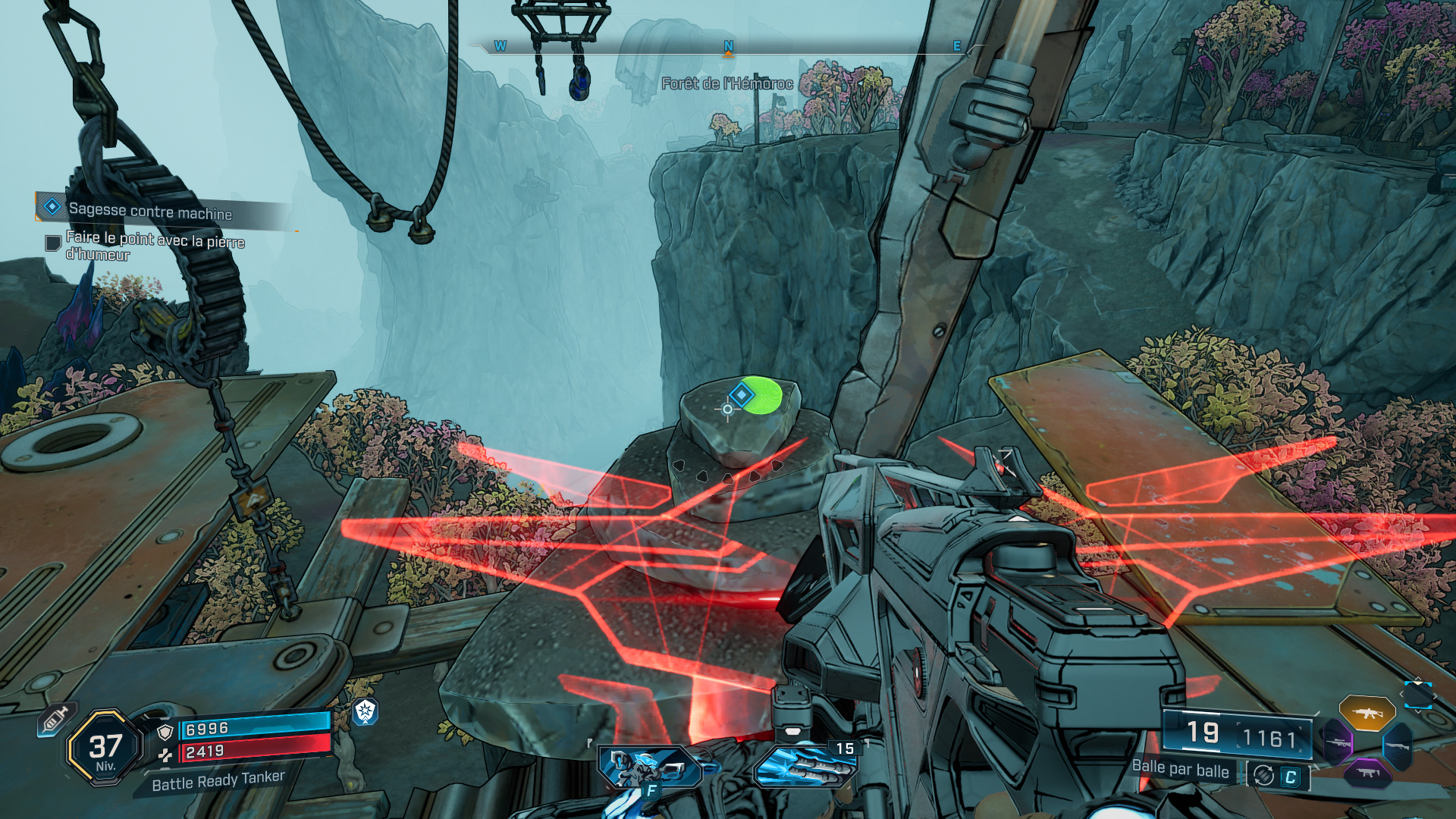Click the blue square selector above weapons
Image resolution: width=1456 pixels, height=819 pixels.
pyautogui.click(x=1417, y=695)
